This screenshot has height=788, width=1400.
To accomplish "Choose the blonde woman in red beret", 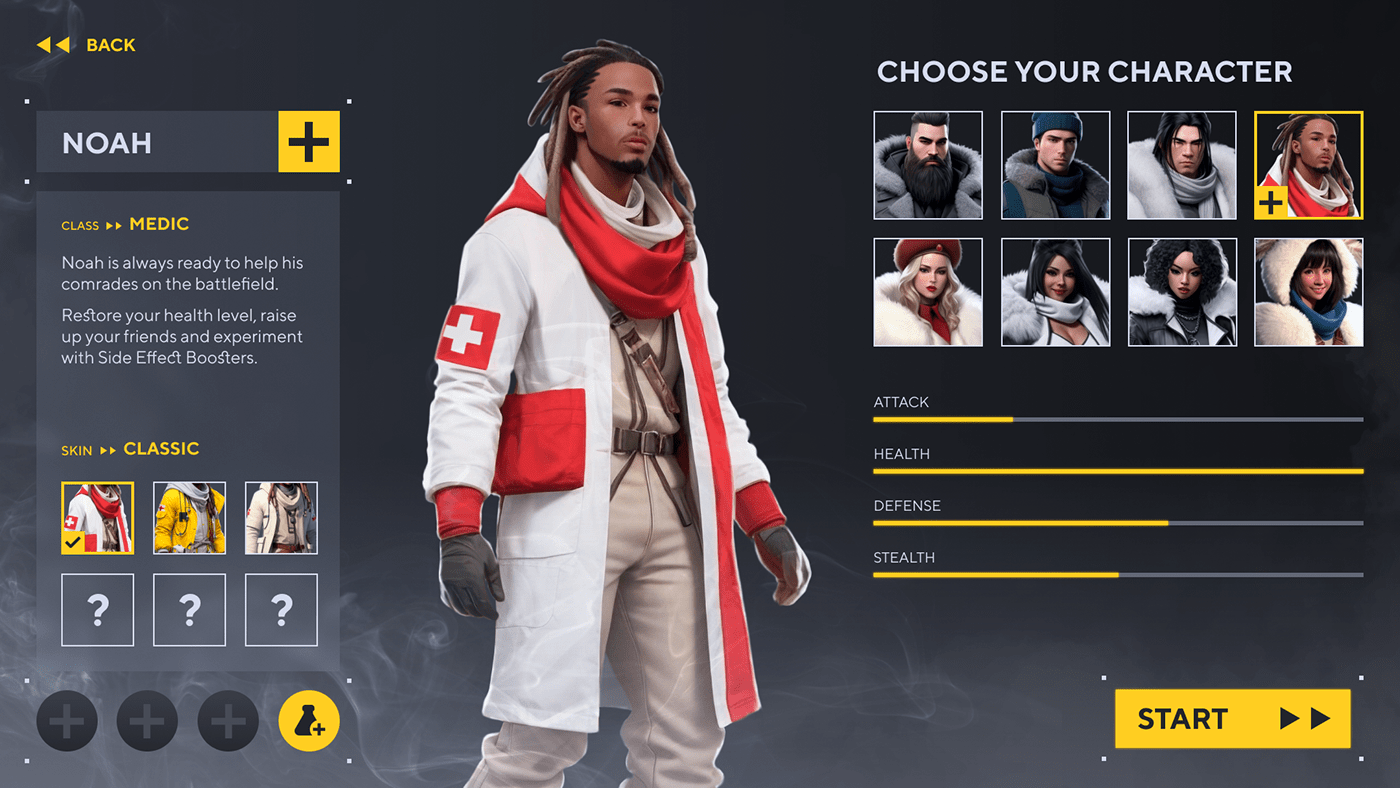I will pyautogui.click(x=928, y=292).
